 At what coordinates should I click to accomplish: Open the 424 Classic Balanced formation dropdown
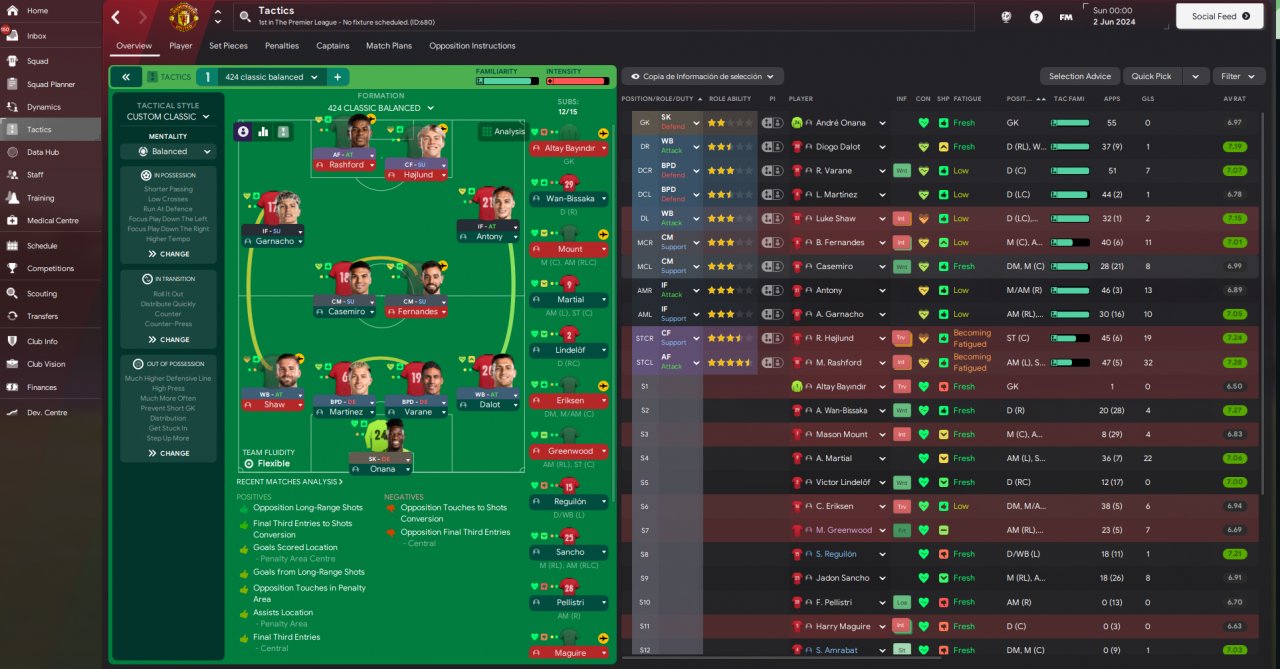tap(380, 108)
